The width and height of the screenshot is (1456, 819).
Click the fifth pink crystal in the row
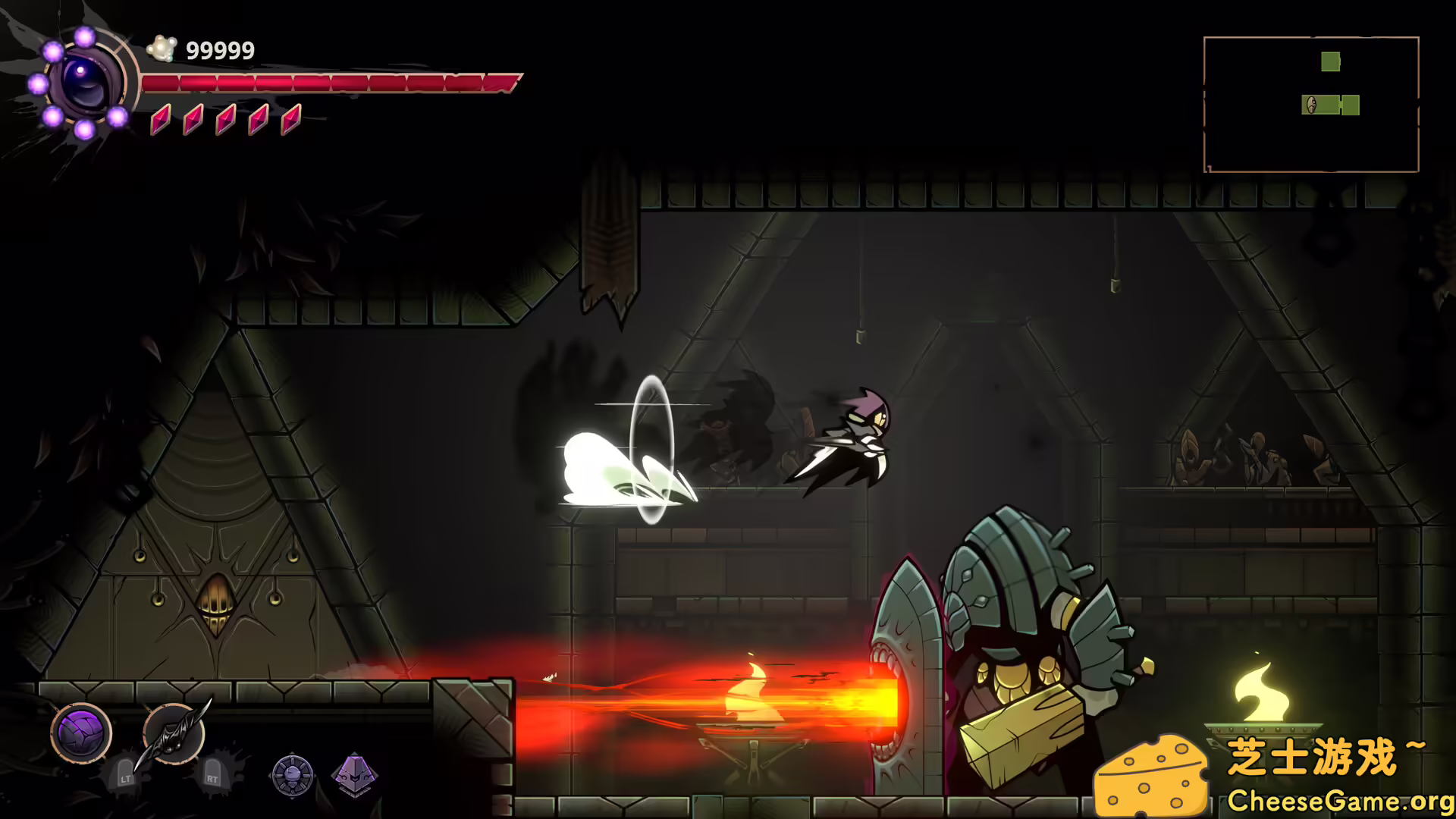point(291,118)
